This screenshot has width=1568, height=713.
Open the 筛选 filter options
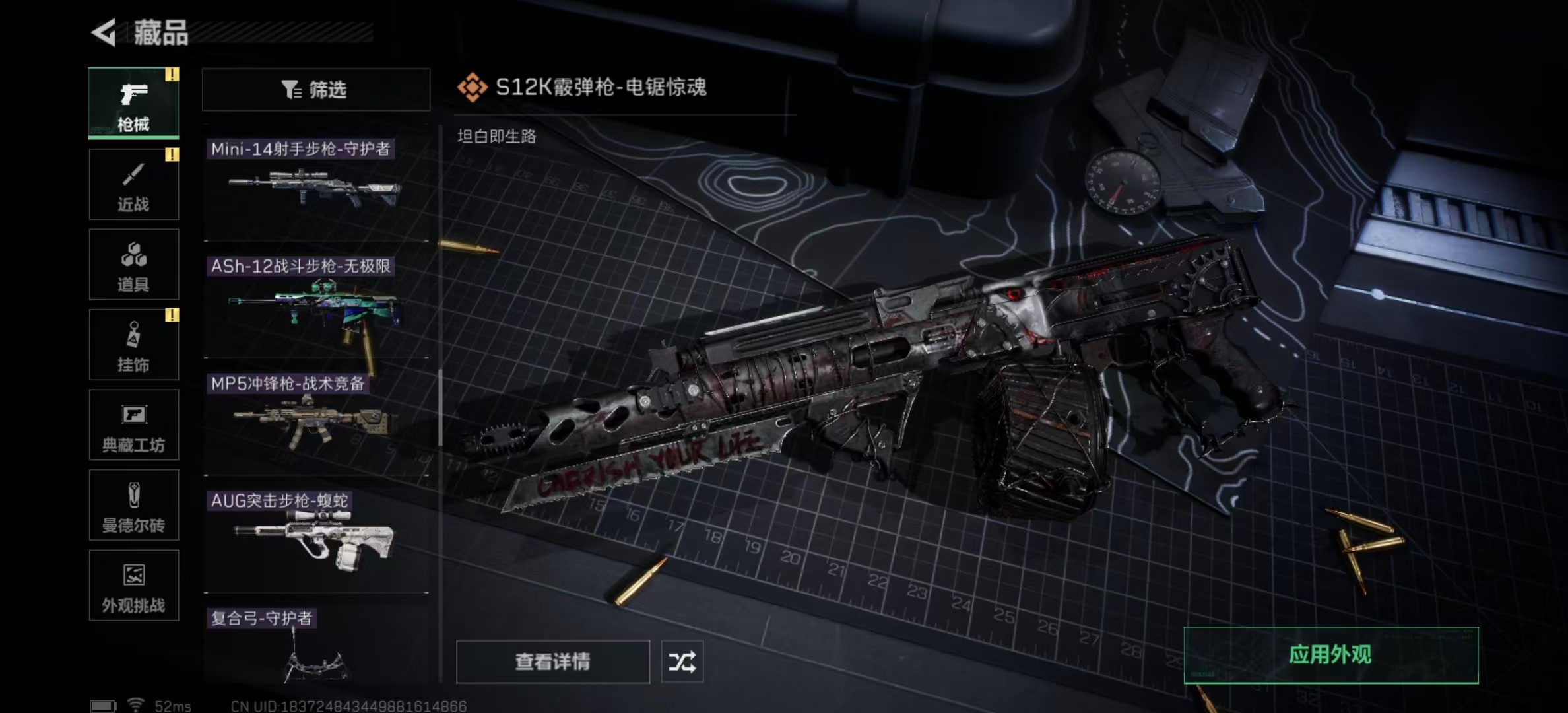[315, 89]
